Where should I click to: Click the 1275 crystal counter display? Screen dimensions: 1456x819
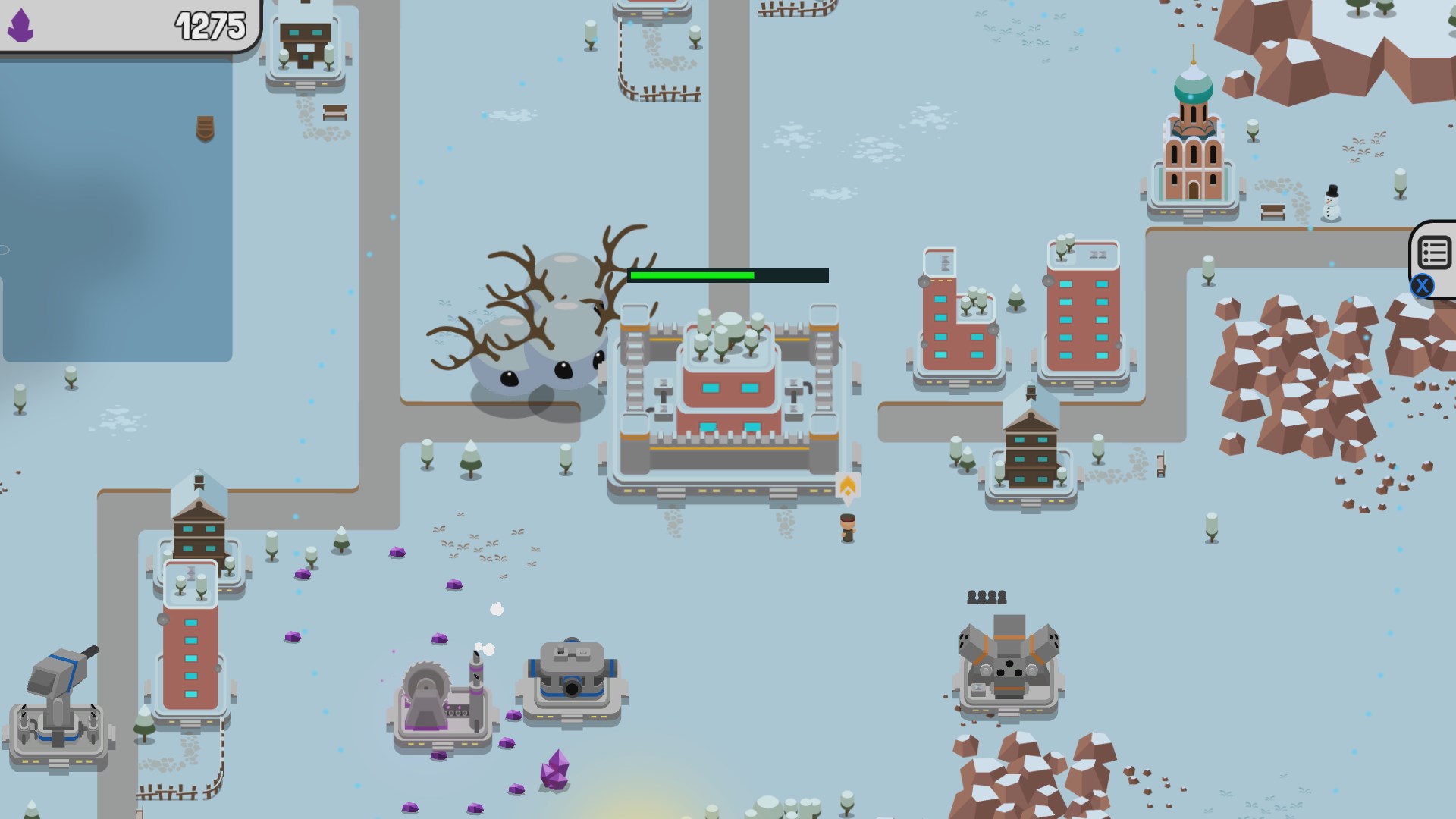click(209, 25)
